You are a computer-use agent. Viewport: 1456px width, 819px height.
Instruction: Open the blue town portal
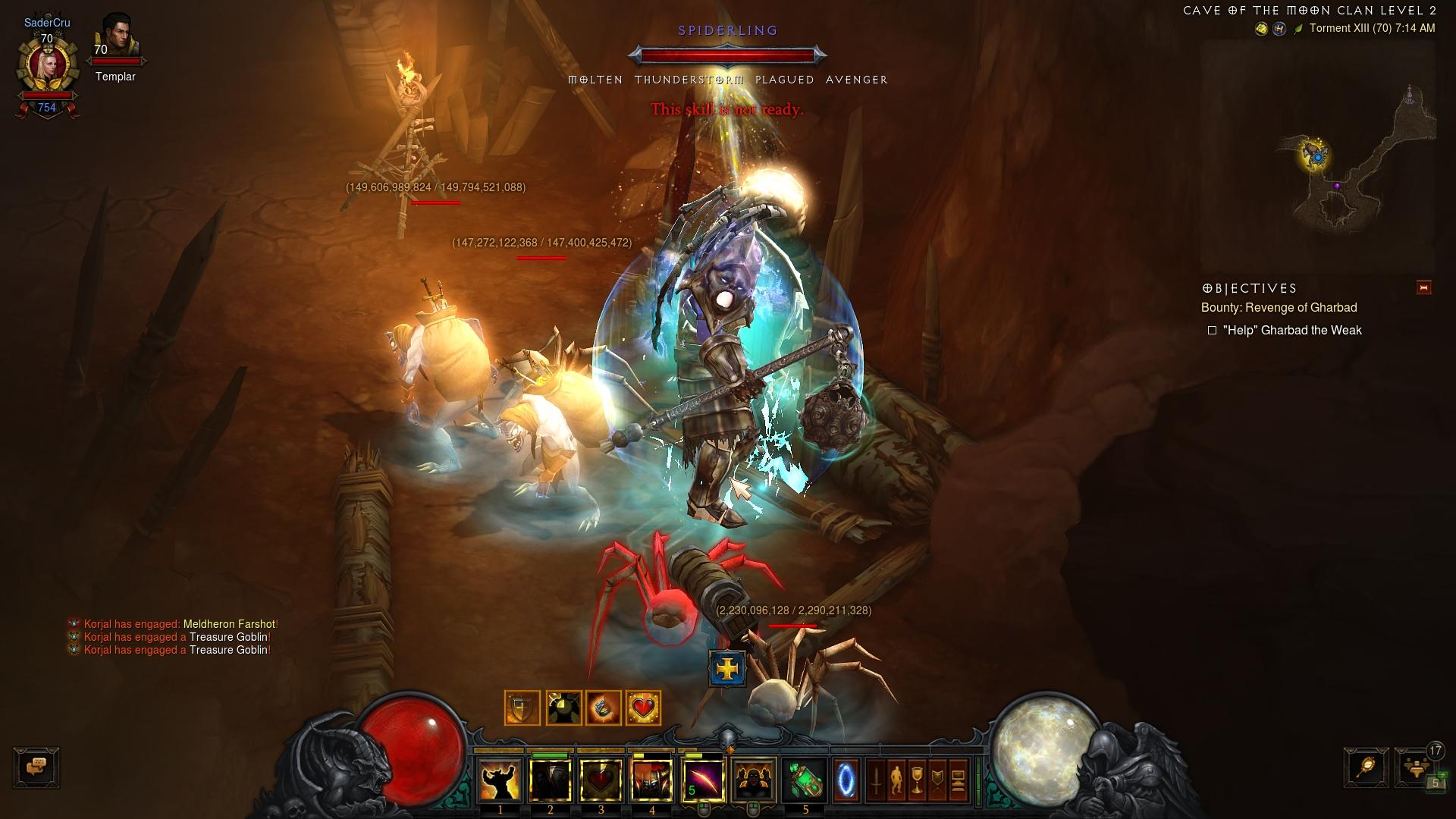846,780
